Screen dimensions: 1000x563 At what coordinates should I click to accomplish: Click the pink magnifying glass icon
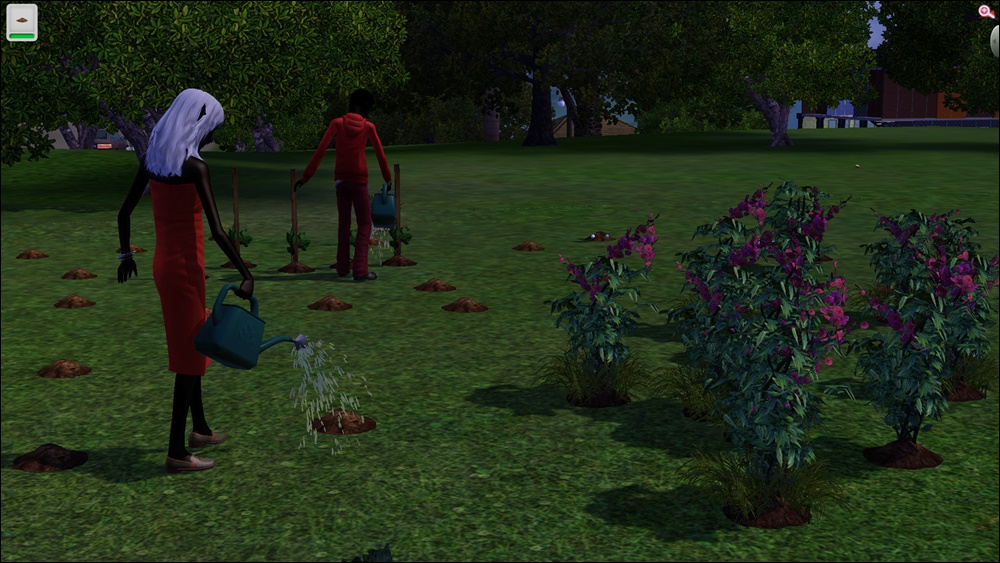click(x=986, y=12)
